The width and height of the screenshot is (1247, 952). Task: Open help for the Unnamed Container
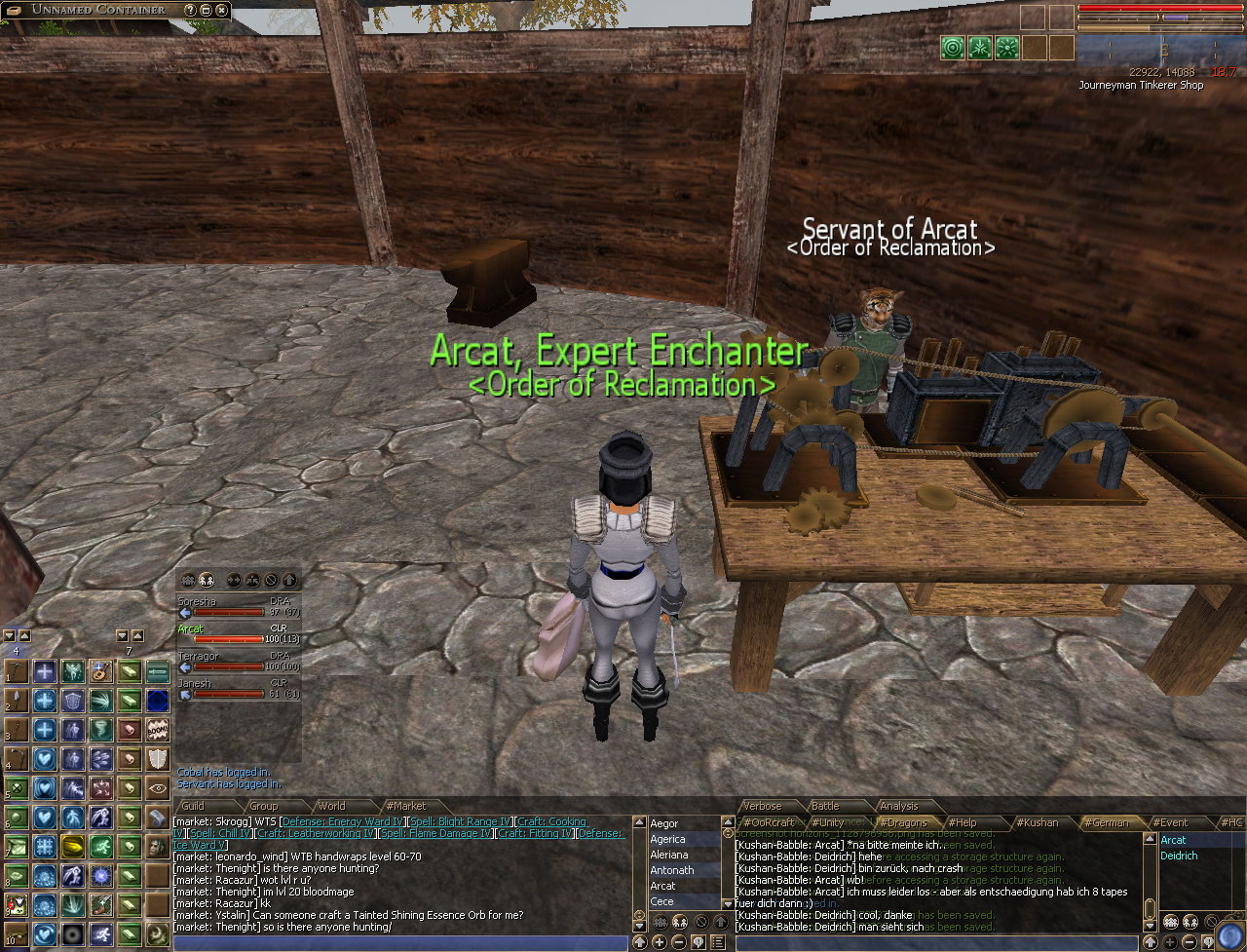pos(190,10)
